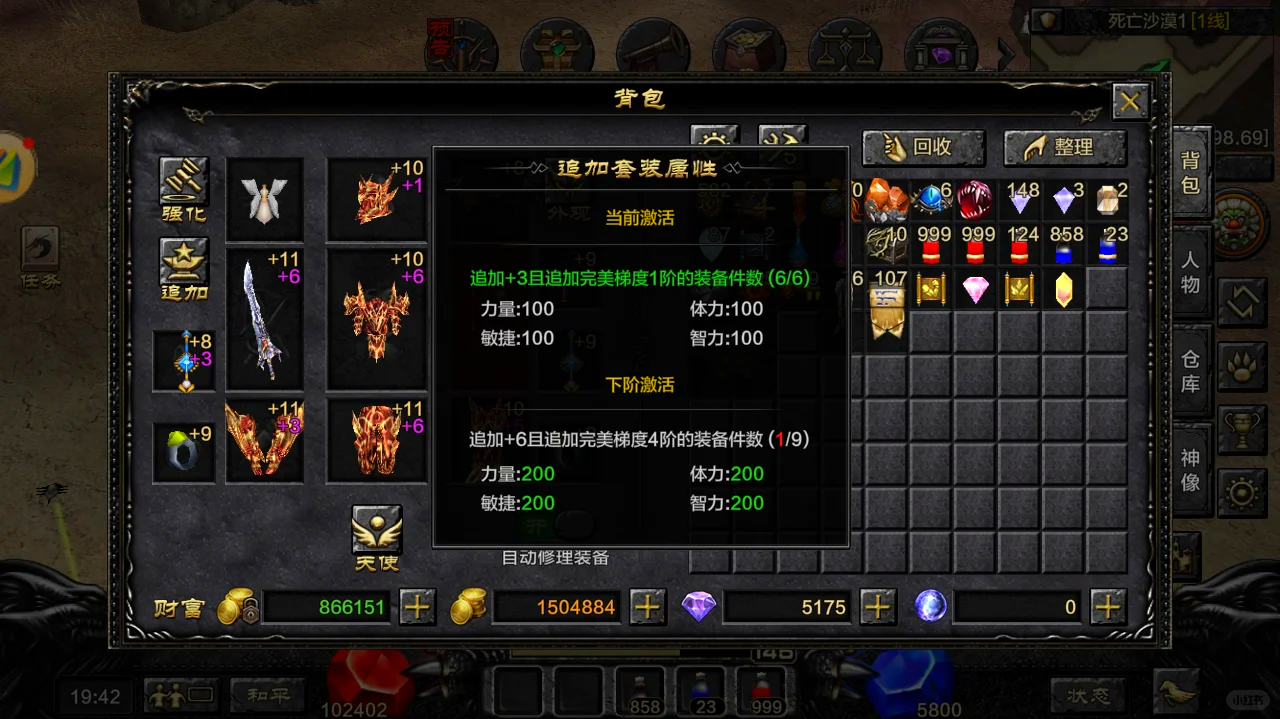Select the white angel wings slot

pos(265,199)
